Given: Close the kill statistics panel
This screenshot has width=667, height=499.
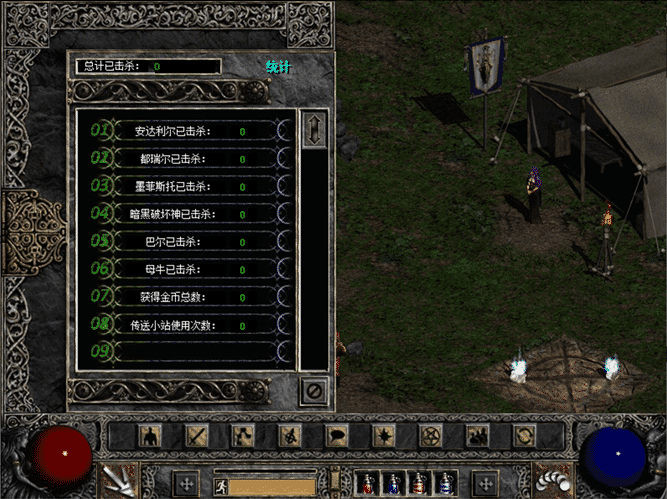Looking at the screenshot, I should point(314,392).
